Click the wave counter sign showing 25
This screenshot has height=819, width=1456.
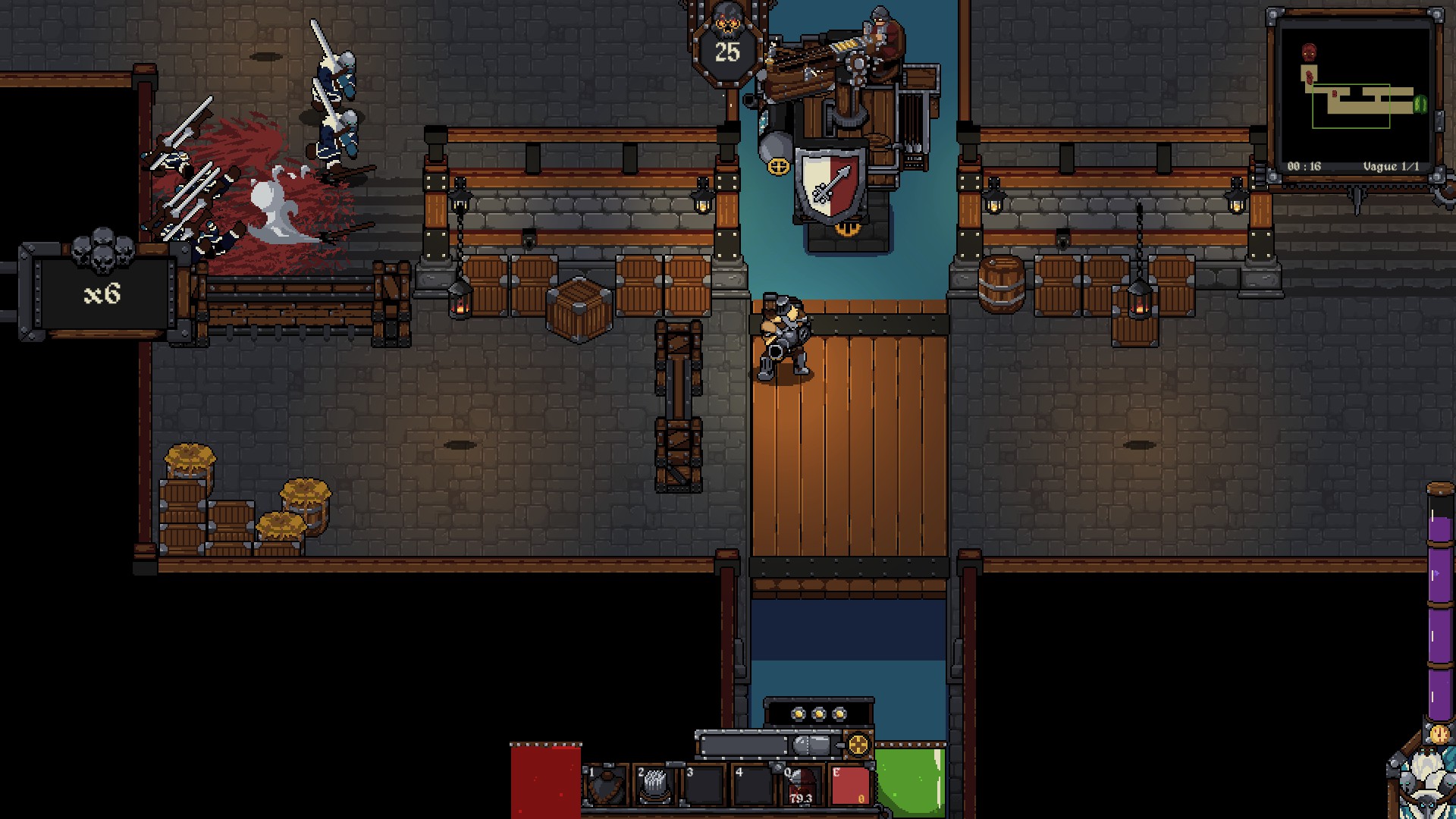coord(730,53)
